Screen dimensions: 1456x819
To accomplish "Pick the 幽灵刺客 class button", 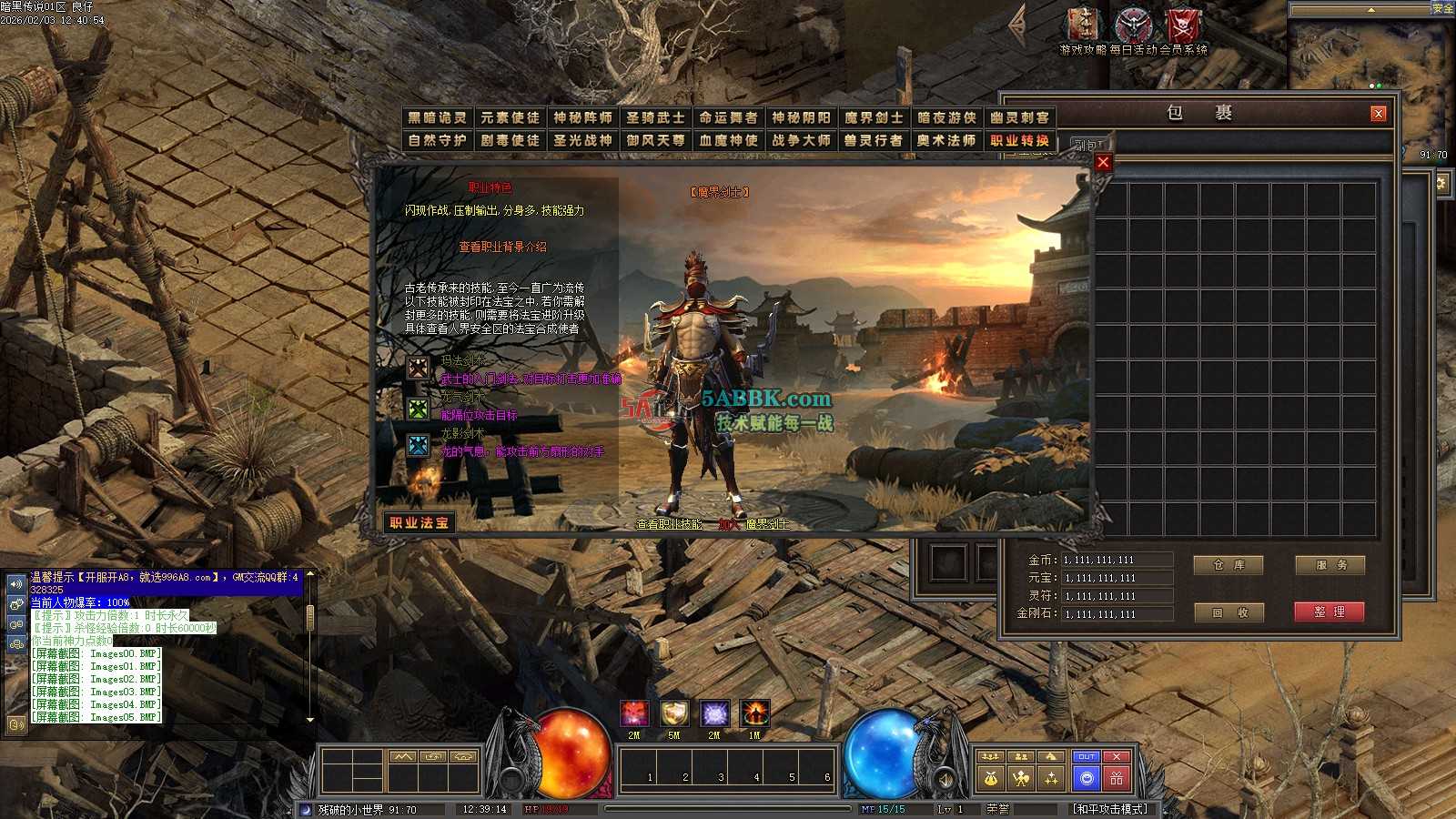I will (1019, 117).
